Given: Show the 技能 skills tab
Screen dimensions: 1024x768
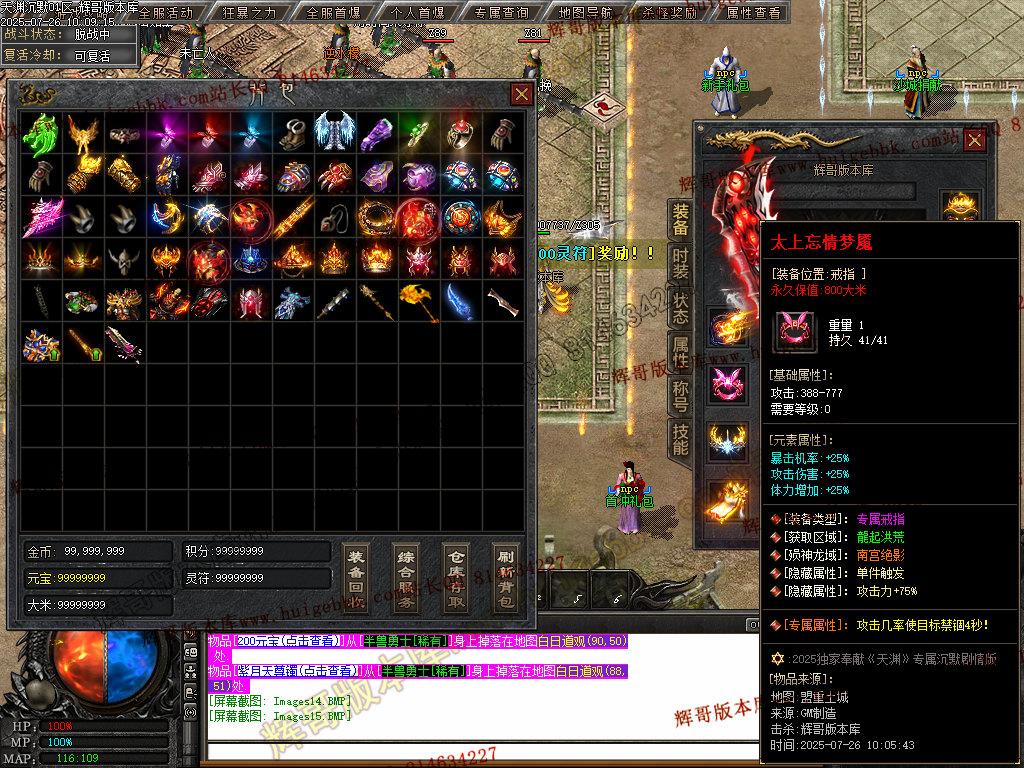Looking at the screenshot, I should [x=680, y=440].
